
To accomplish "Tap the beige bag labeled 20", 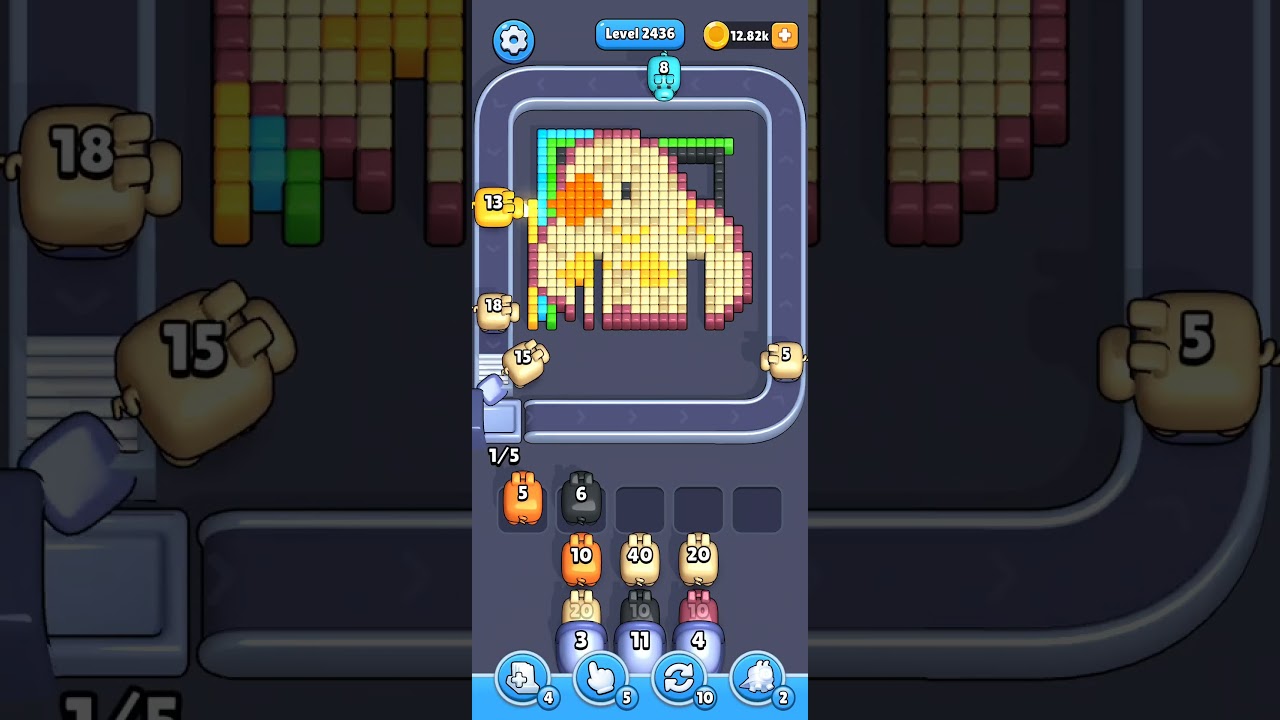I will point(699,557).
